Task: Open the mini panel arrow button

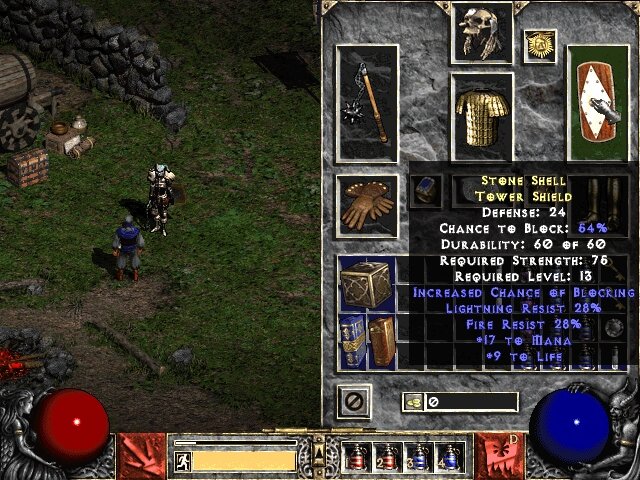Action: point(319,440)
